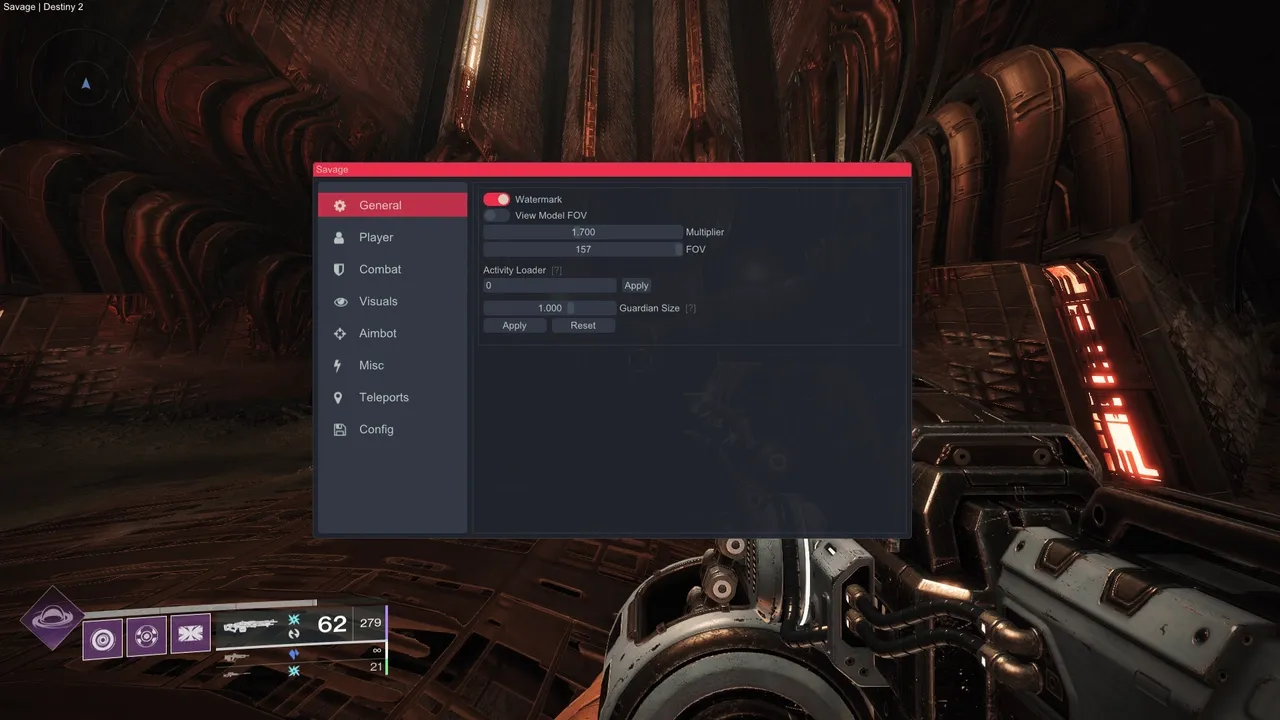Screen dimensions: 1280x720
Task: Click the Savage window title bar
Action: tap(612, 170)
